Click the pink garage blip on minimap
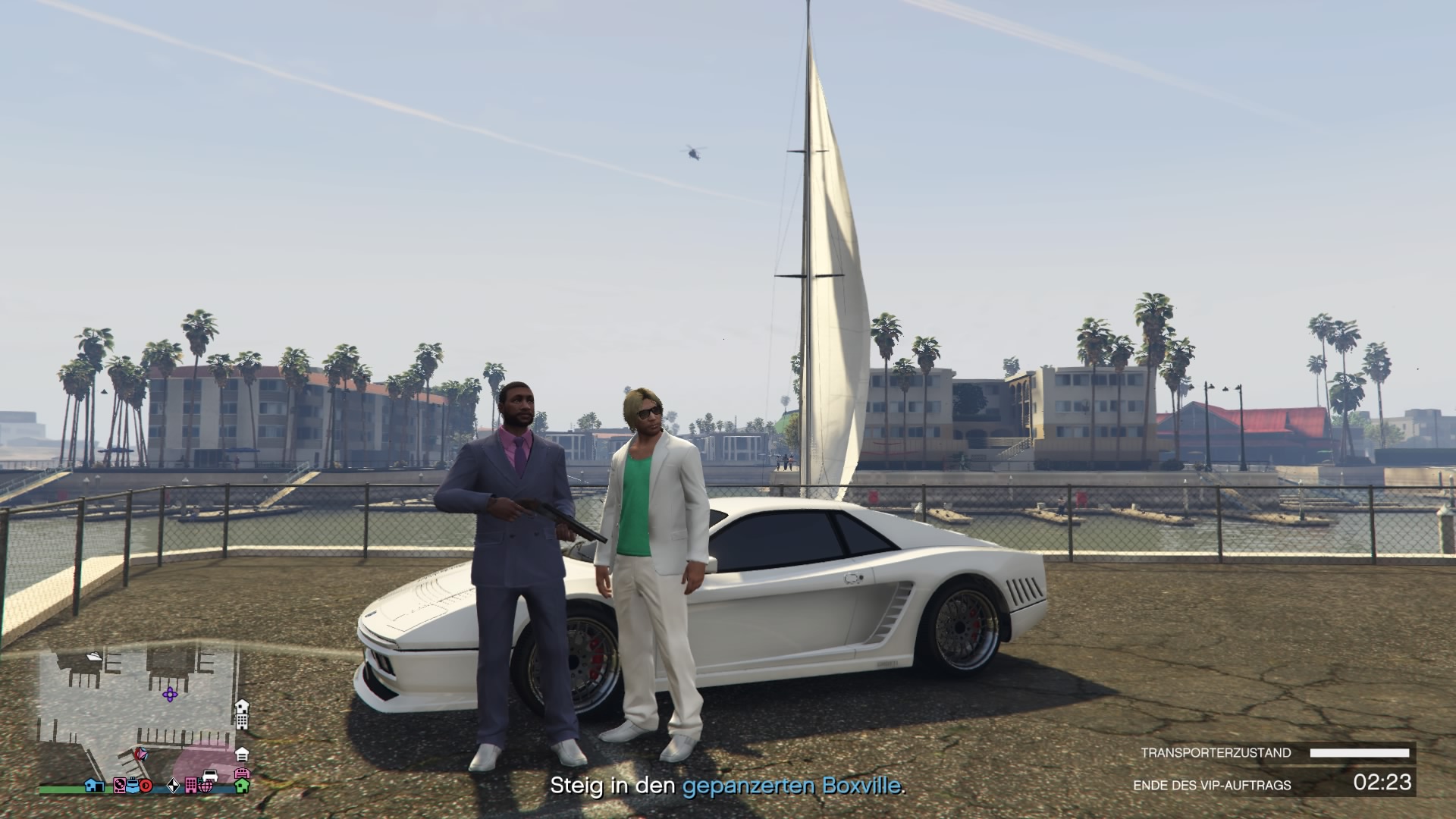1456x819 pixels. [241, 773]
